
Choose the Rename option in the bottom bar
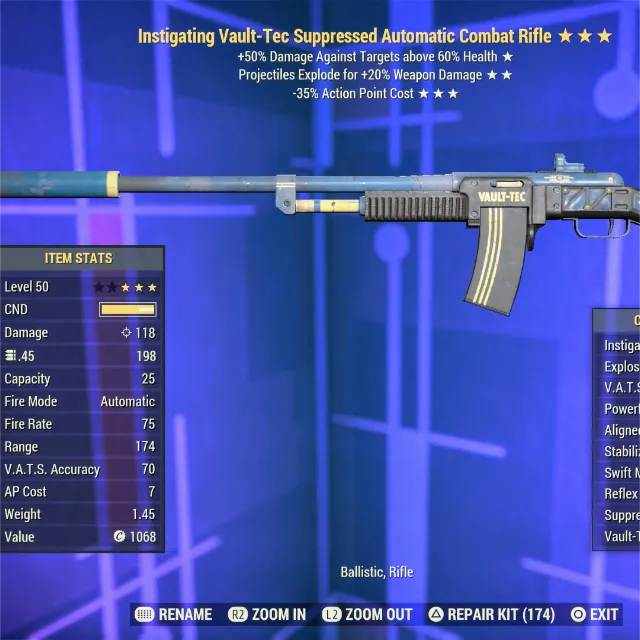(173, 614)
